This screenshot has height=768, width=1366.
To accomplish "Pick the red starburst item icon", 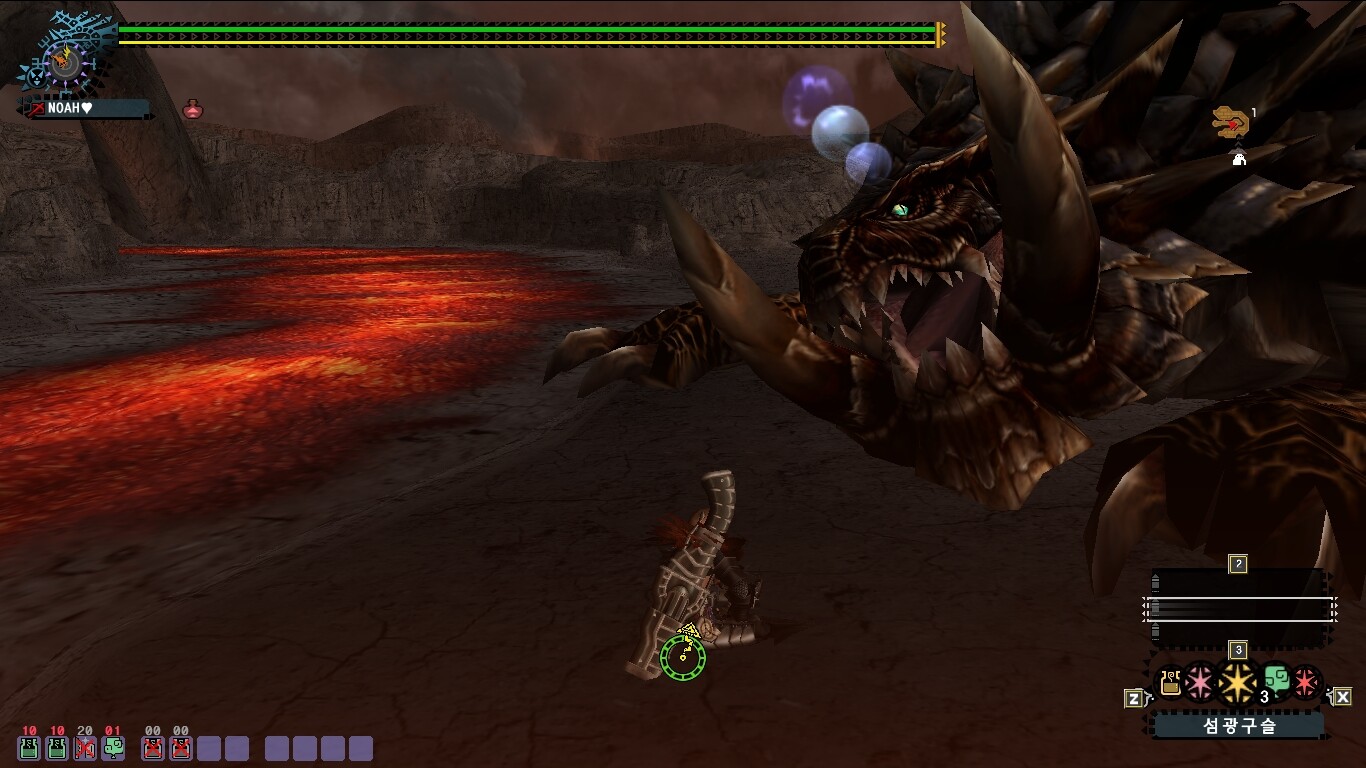I will click(1306, 682).
